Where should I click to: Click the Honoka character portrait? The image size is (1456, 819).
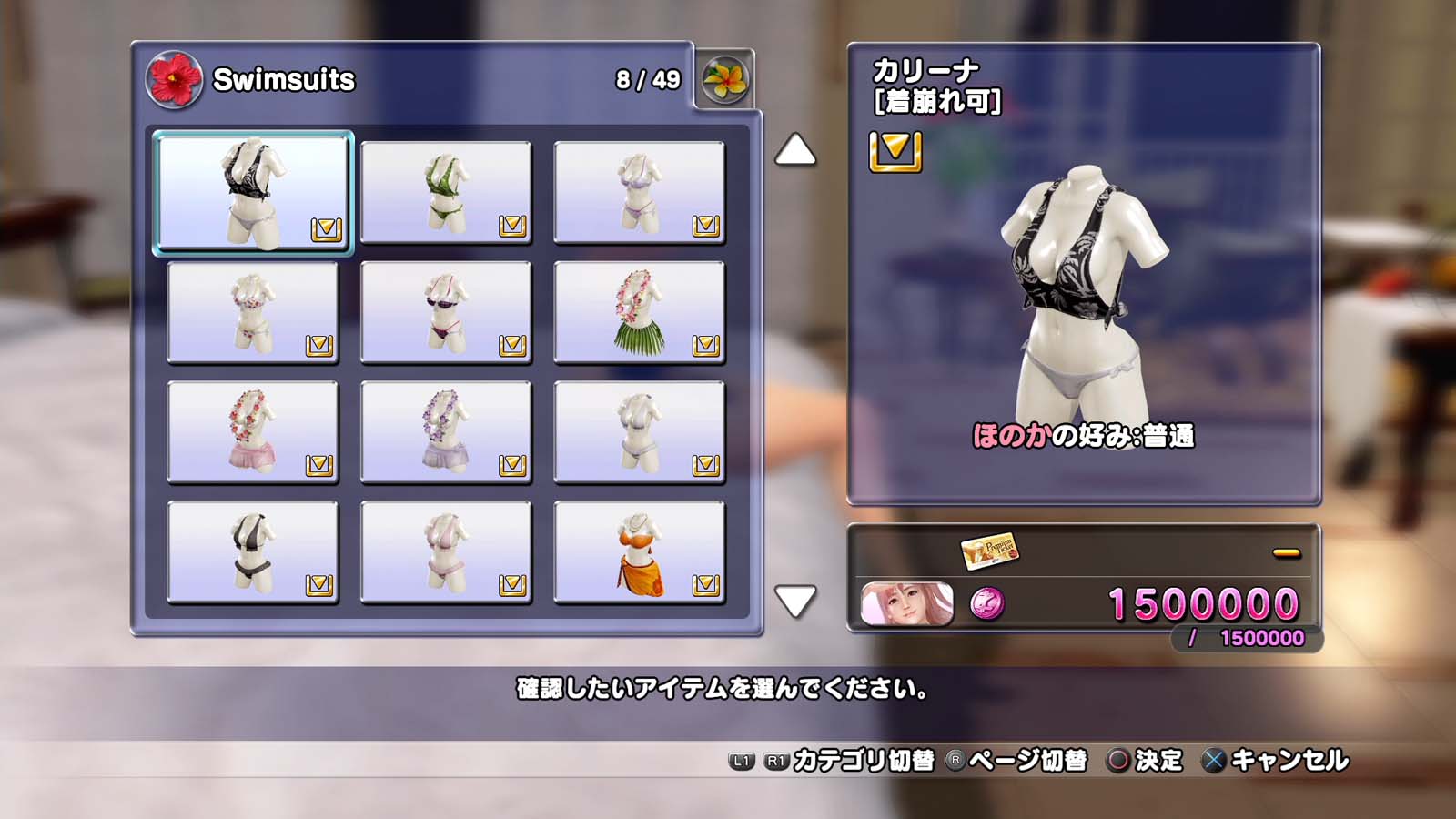tap(907, 604)
